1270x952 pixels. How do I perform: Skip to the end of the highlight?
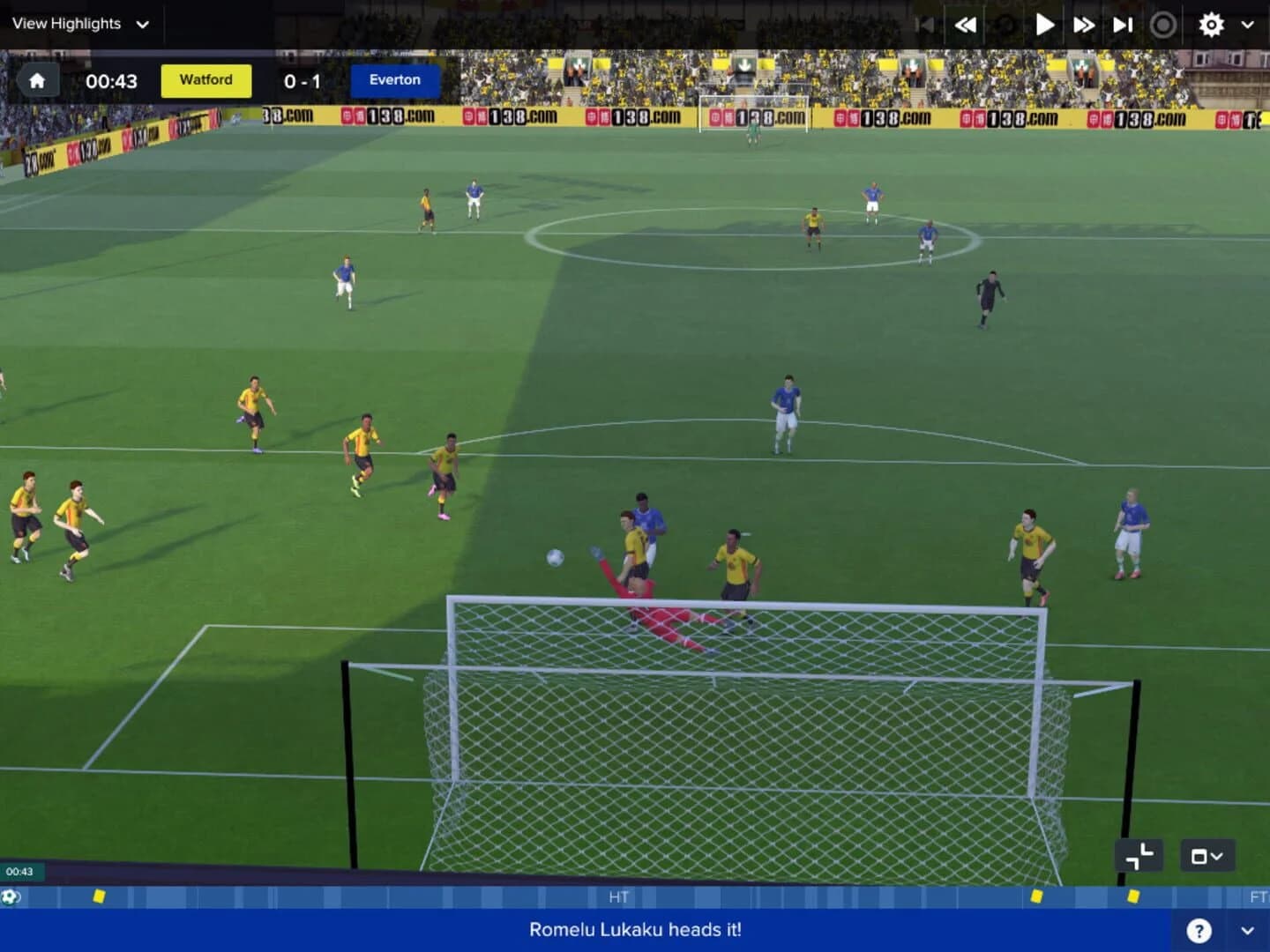(1121, 25)
